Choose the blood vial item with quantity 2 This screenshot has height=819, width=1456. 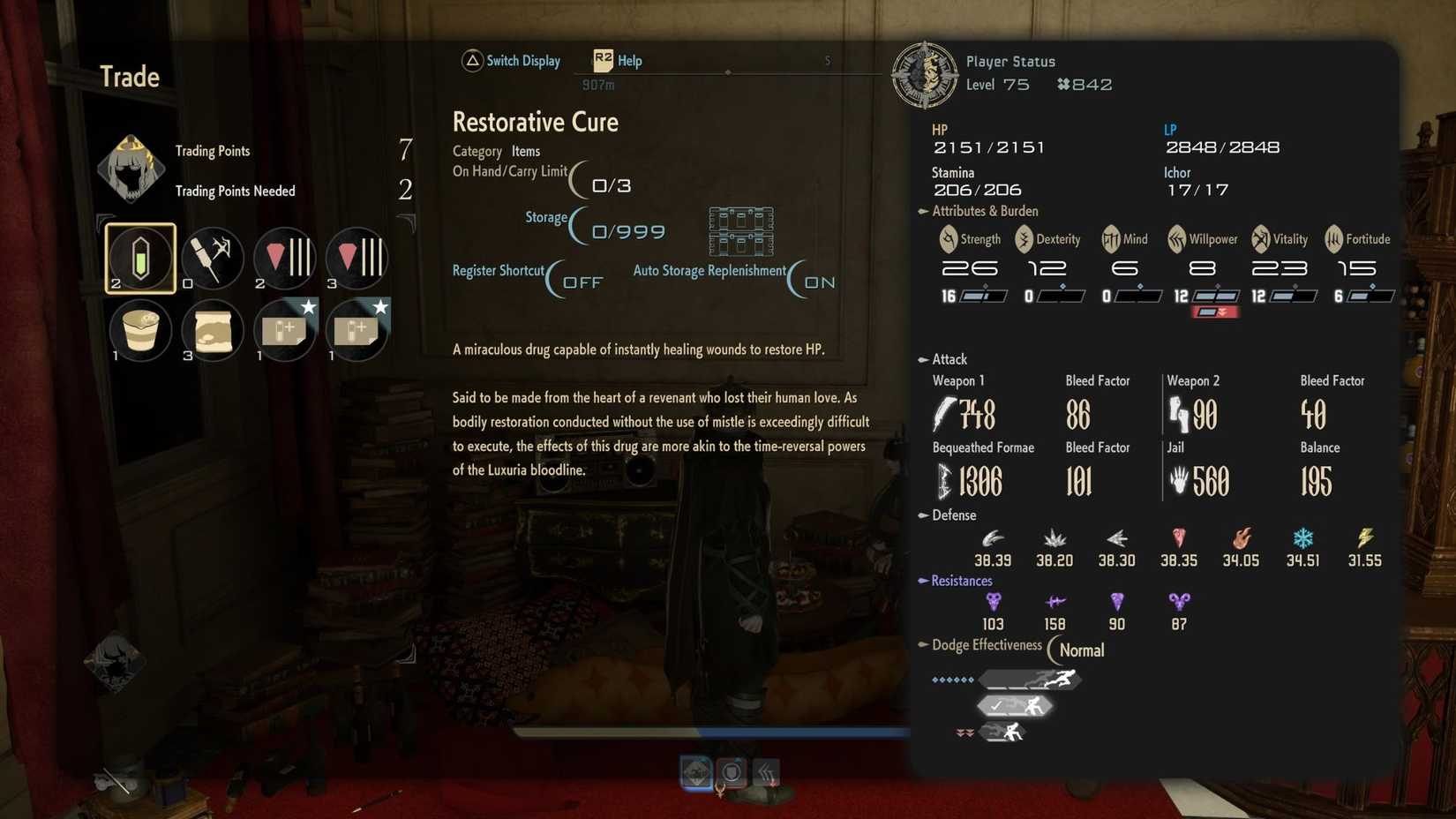[284, 258]
